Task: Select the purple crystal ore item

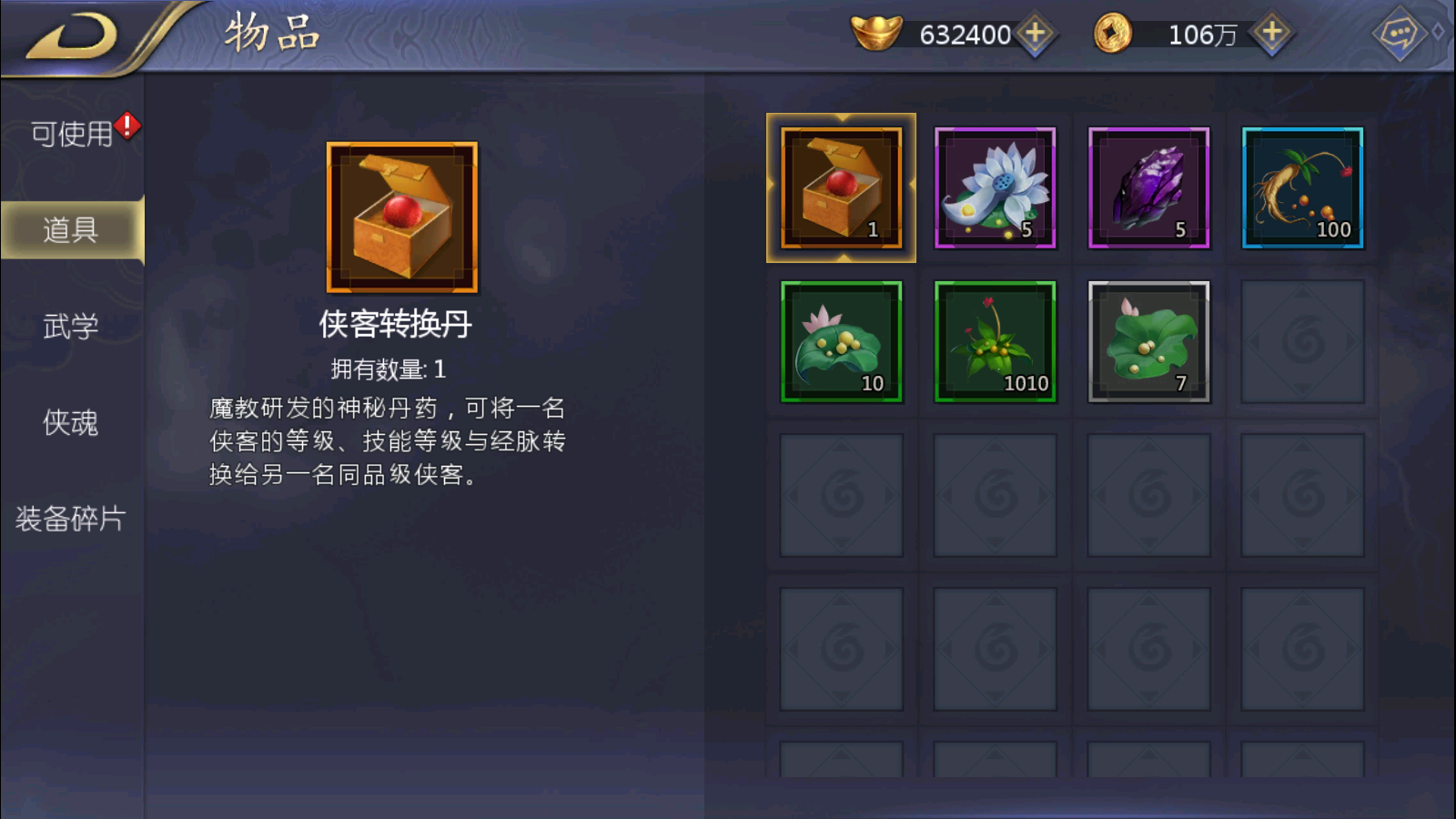Action: coord(1148,188)
